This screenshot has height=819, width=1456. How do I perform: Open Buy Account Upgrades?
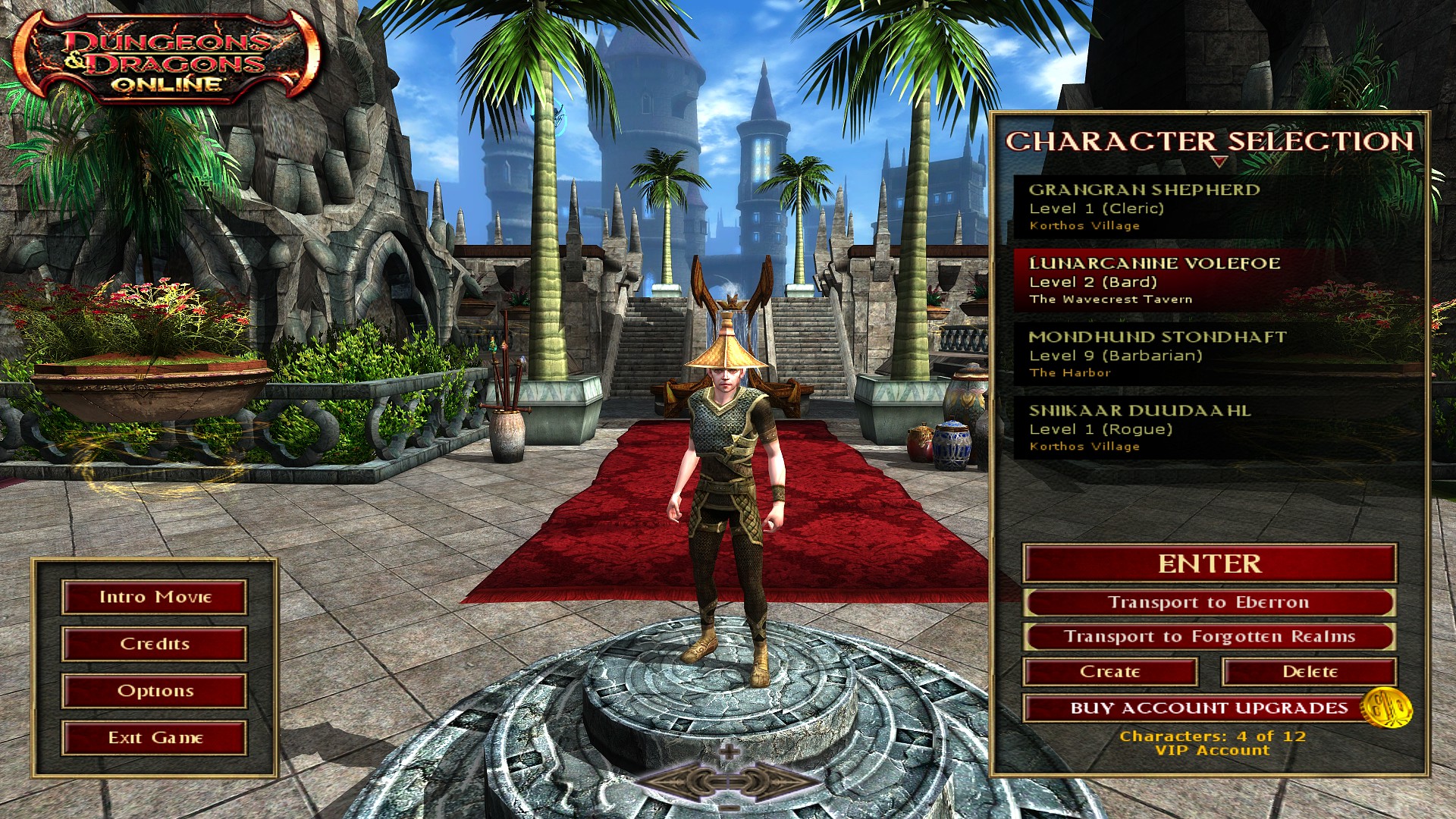point(1198,708)
